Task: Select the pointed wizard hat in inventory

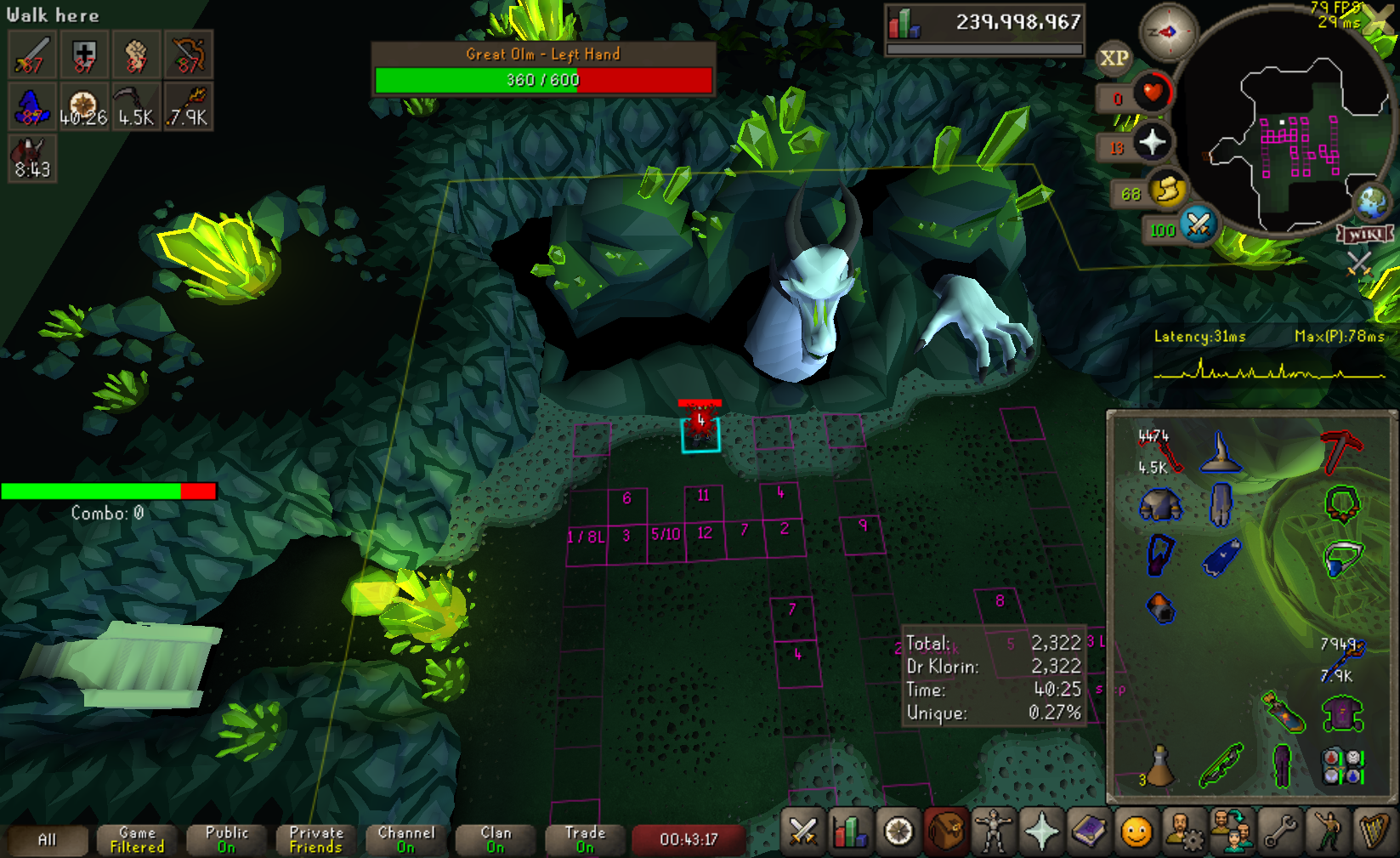Action: point(1221,451)
